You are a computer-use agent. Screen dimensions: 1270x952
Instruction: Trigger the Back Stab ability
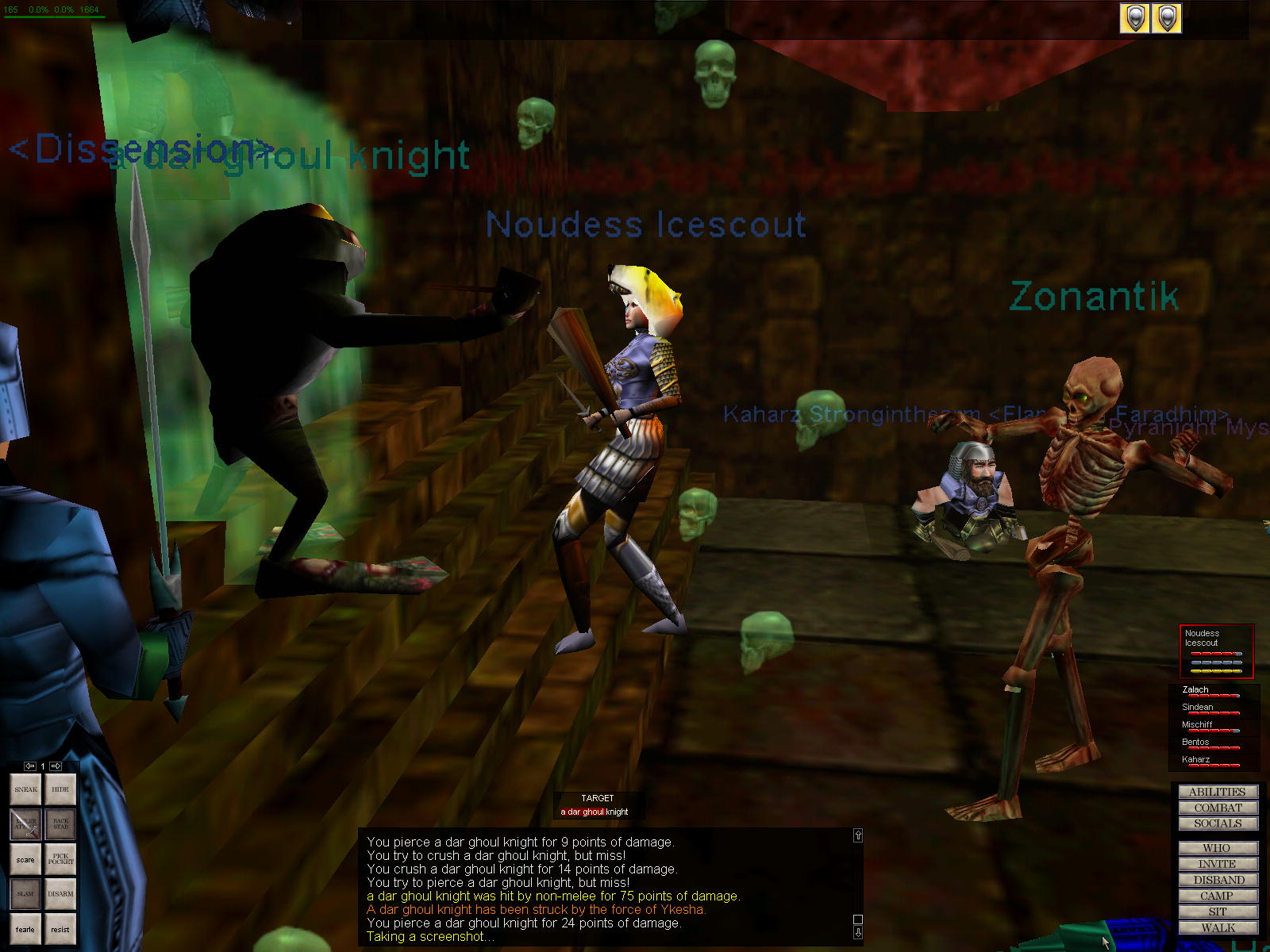60,824
